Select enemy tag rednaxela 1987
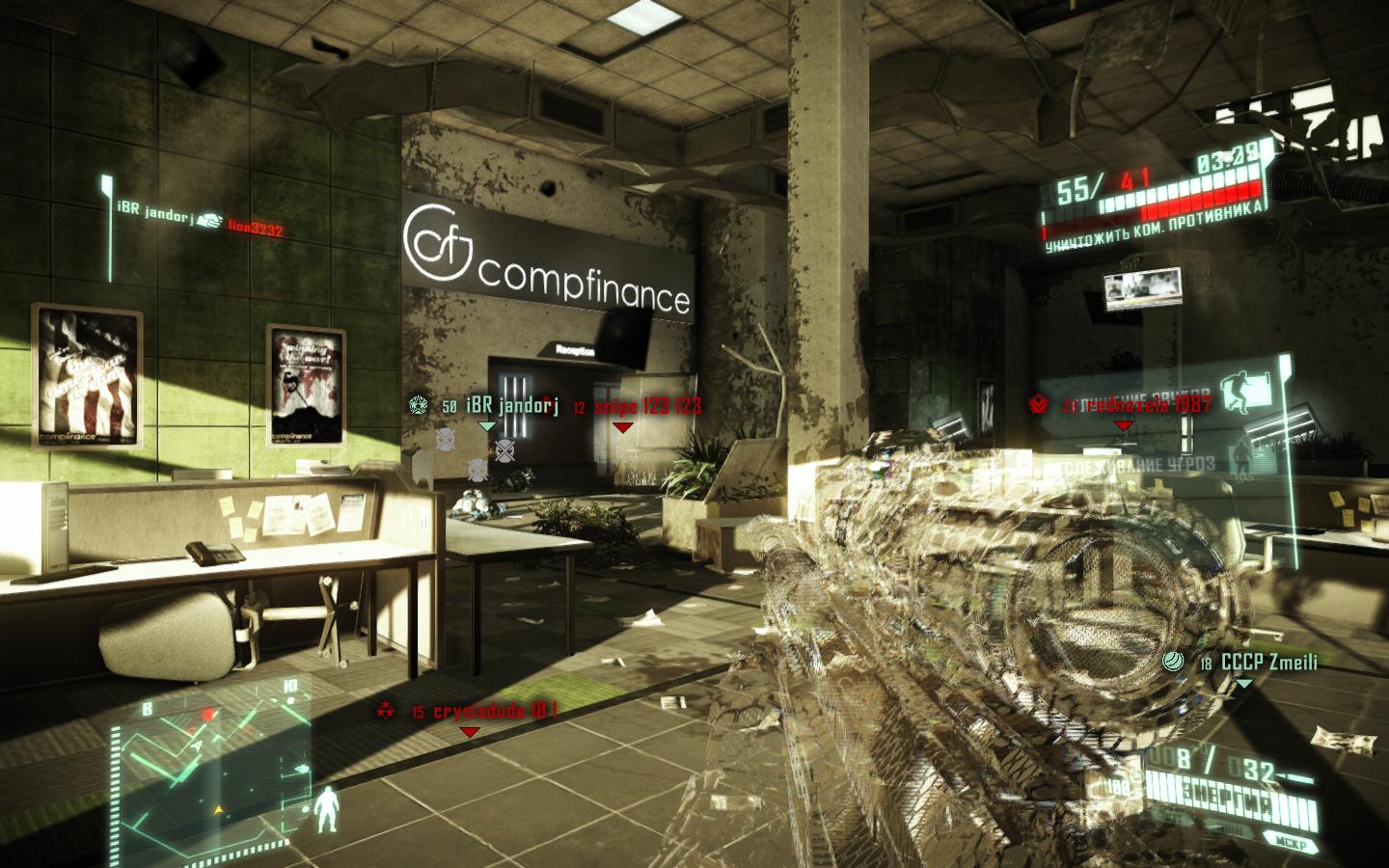 pos(1148,405)
